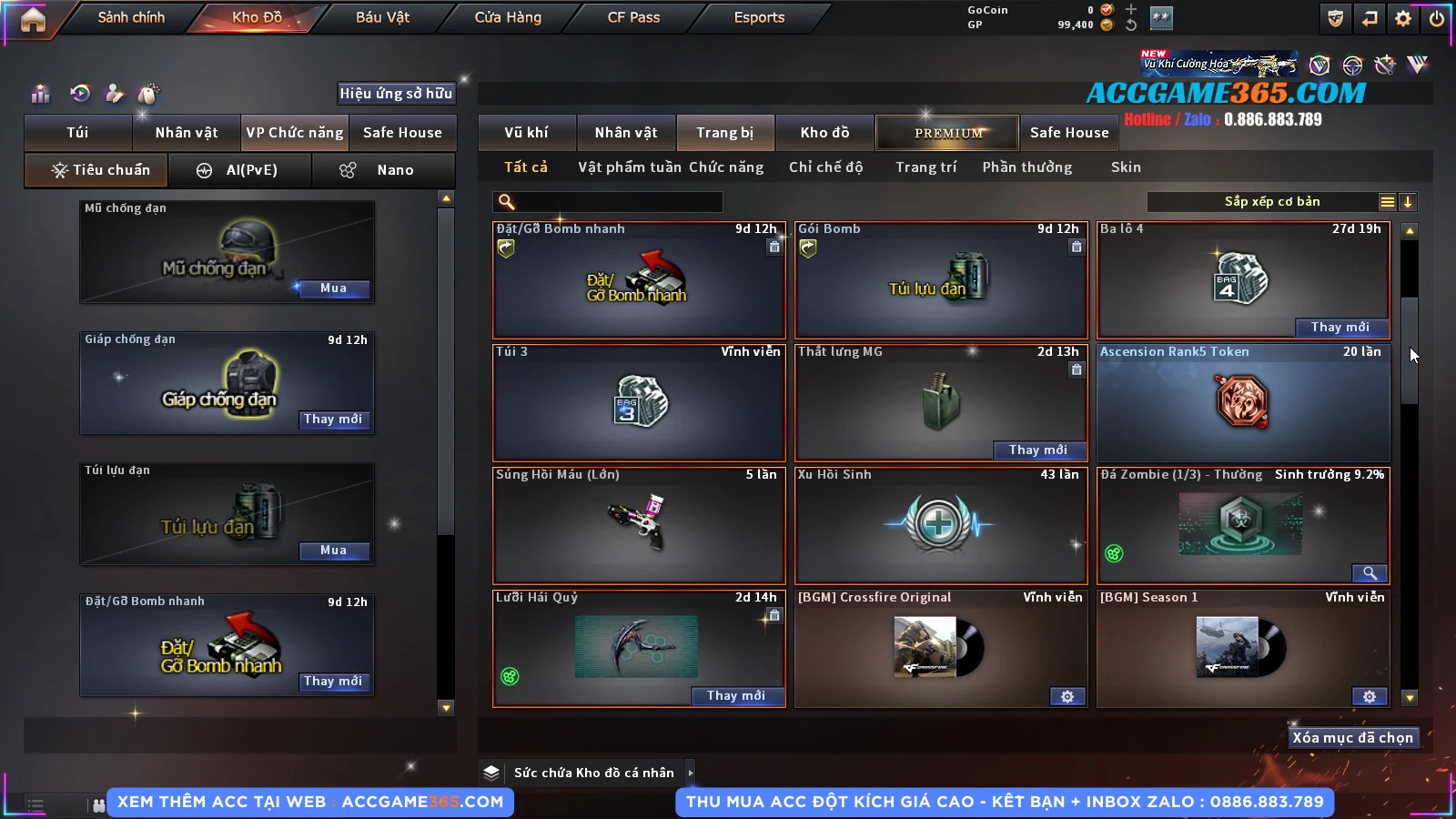This screenshot has width=1456, height=819.
Task: Toggle Hiệu ứng sở hữu button
Action: click(x=396, y=94)
